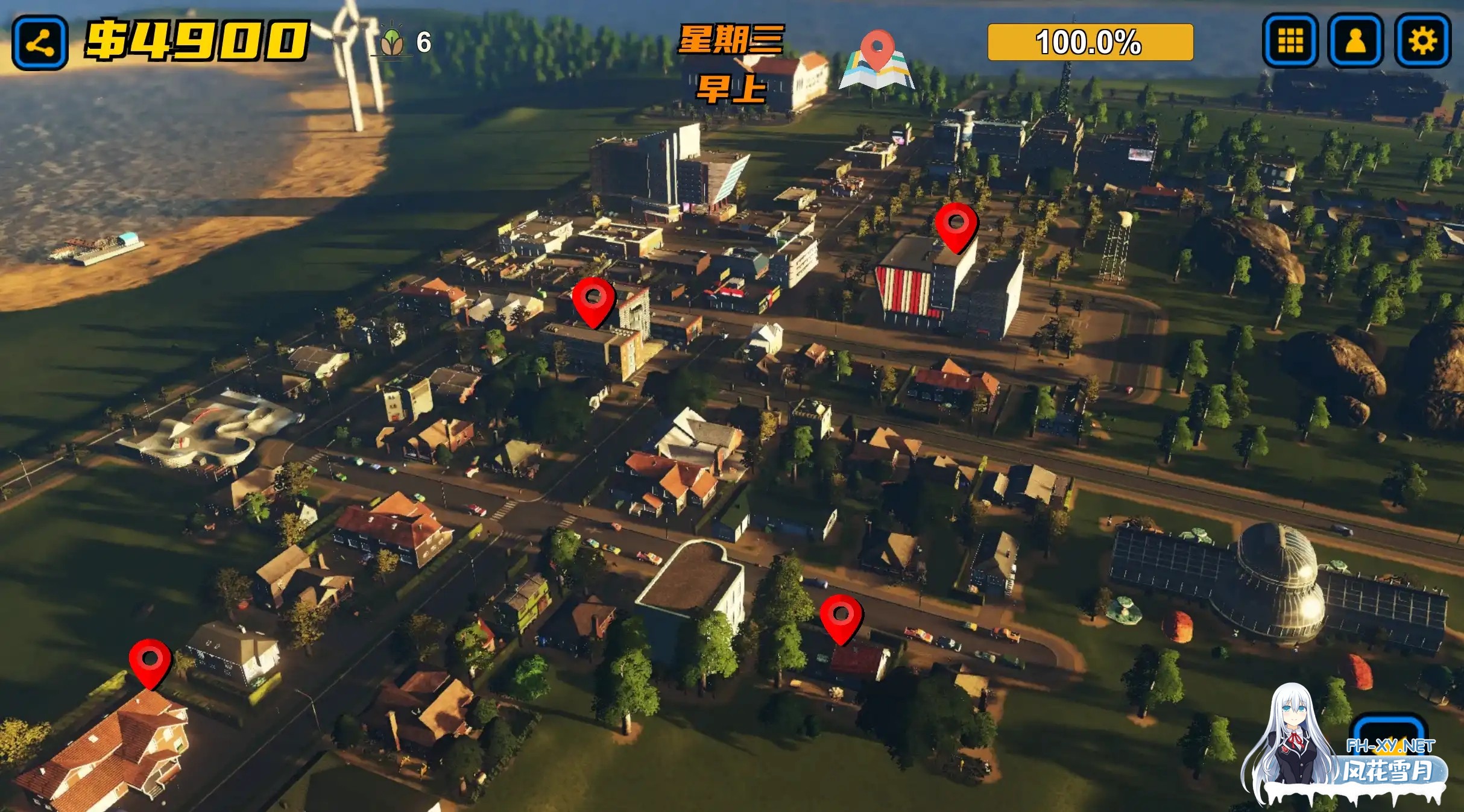
Task: Open the folded map icon
Action: pyautogui.click(x=877, y=61)
